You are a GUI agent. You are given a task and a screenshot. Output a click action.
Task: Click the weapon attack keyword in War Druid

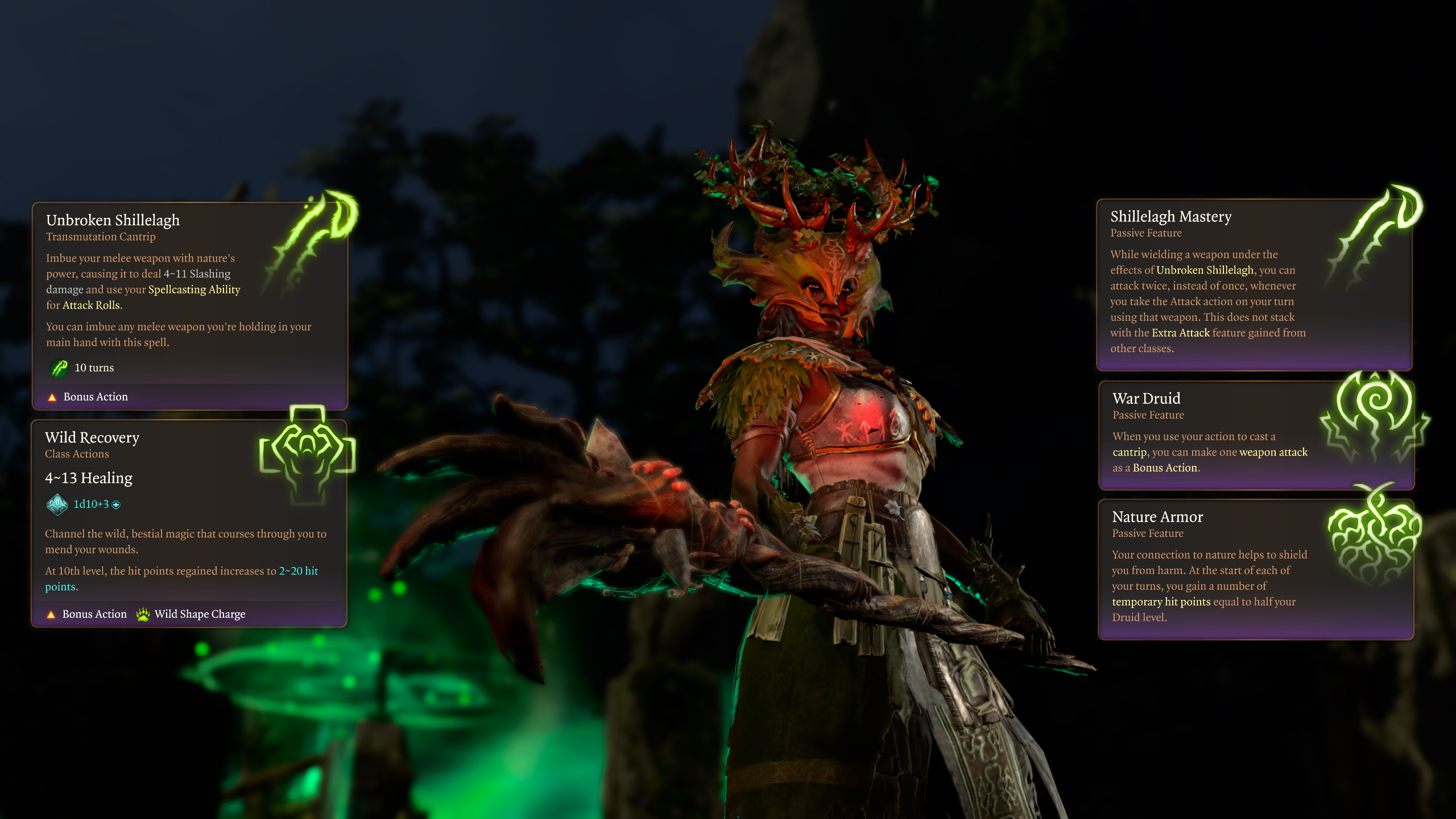pyautogui.click(x=1273, y=452)
